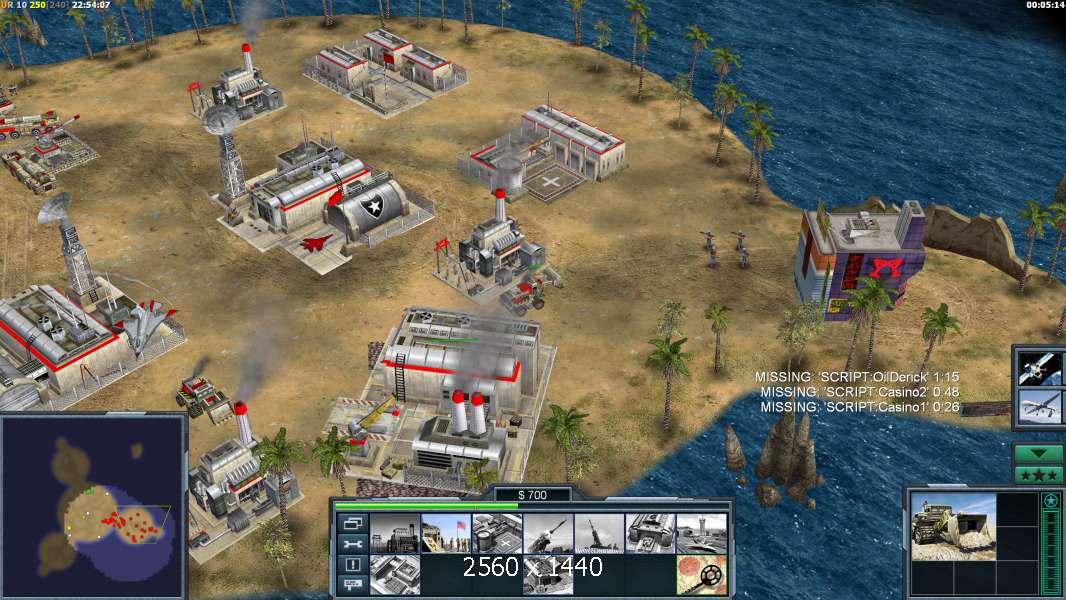Choose the supply center build icon
1066x600 pixels.
click(496, 533)
